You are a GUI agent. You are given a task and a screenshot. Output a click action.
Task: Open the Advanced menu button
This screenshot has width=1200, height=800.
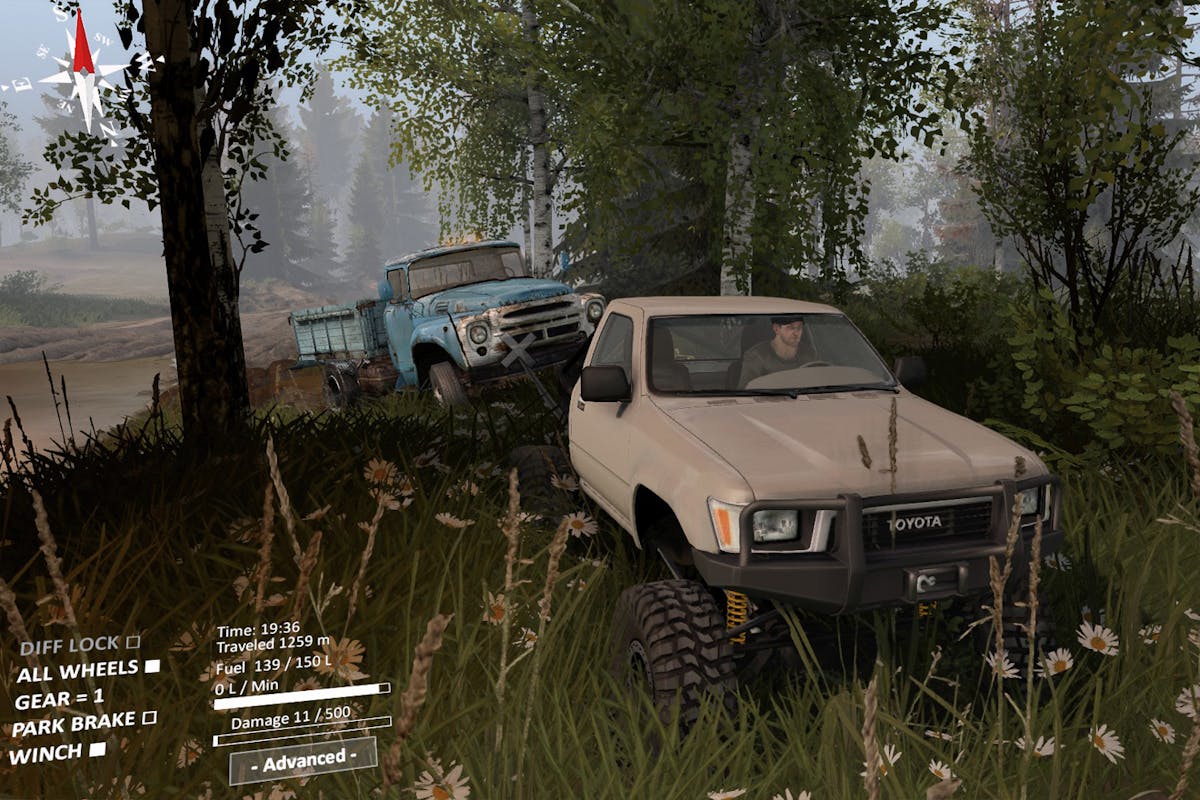[x=303, y=760]
